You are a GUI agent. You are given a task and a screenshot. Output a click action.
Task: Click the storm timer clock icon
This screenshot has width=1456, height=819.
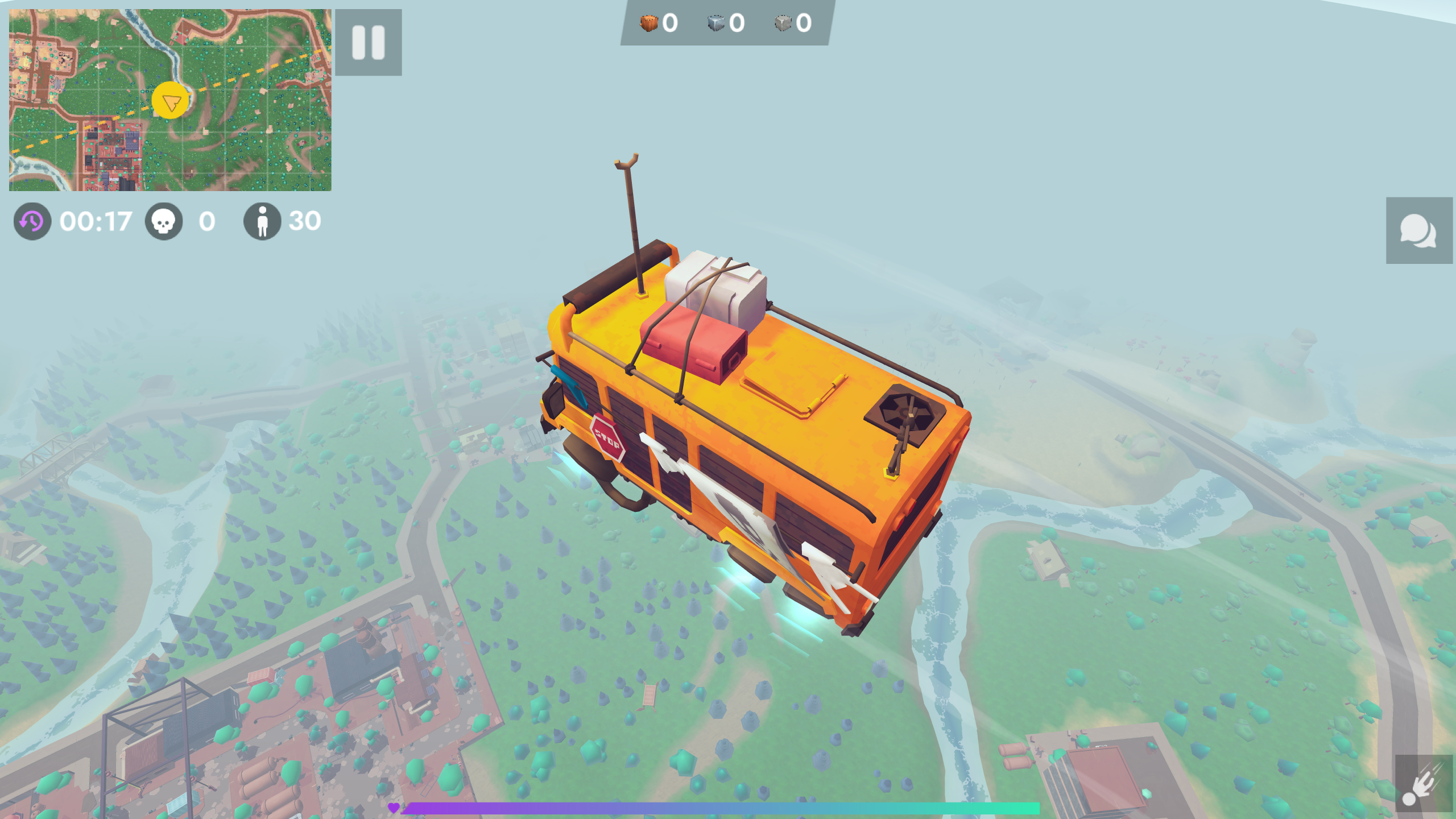click(x=31, y=222)
